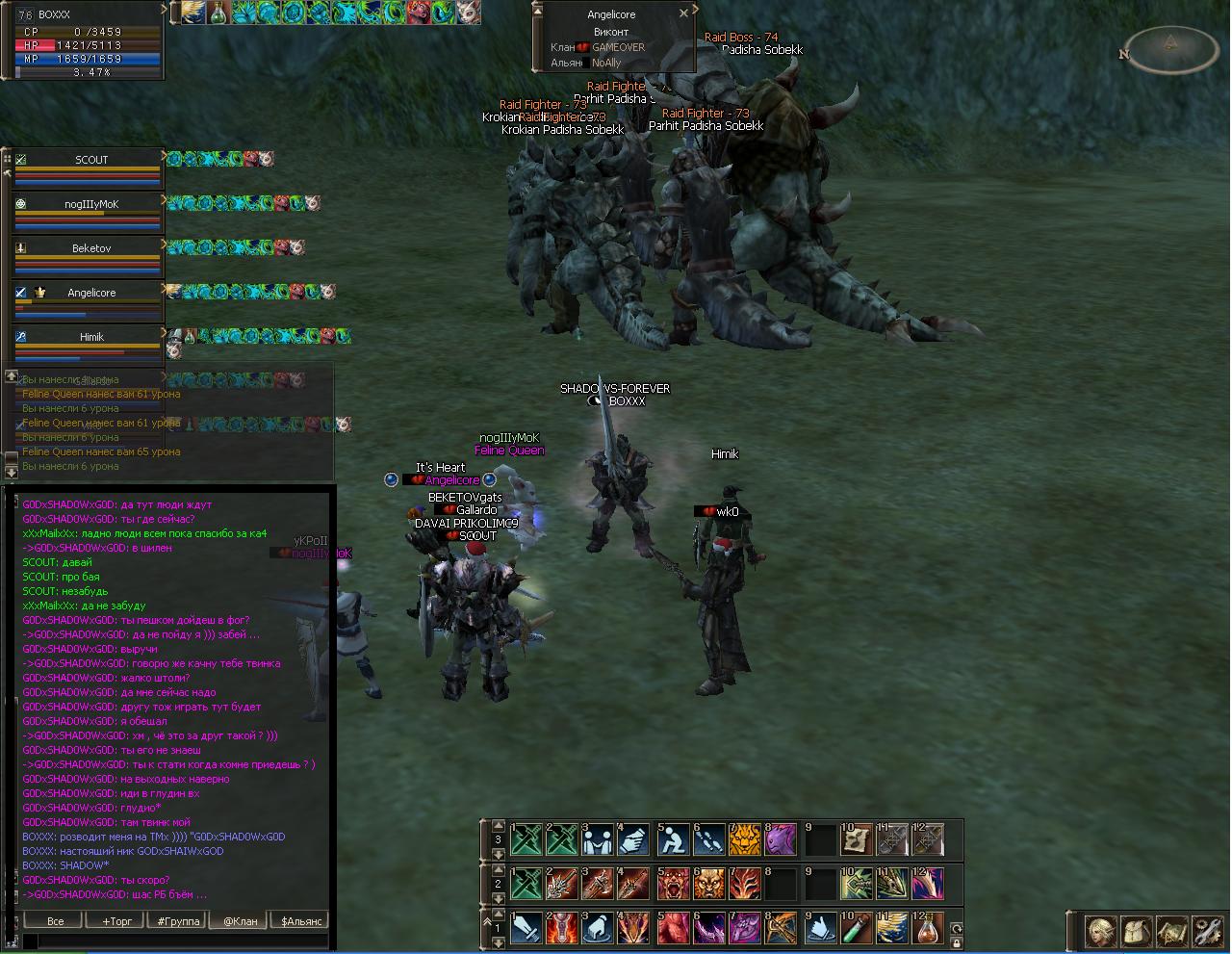Open the $Альянс alliance chat tab
The height and width of the screenshot is (954, 1232).
coord(301,921)
